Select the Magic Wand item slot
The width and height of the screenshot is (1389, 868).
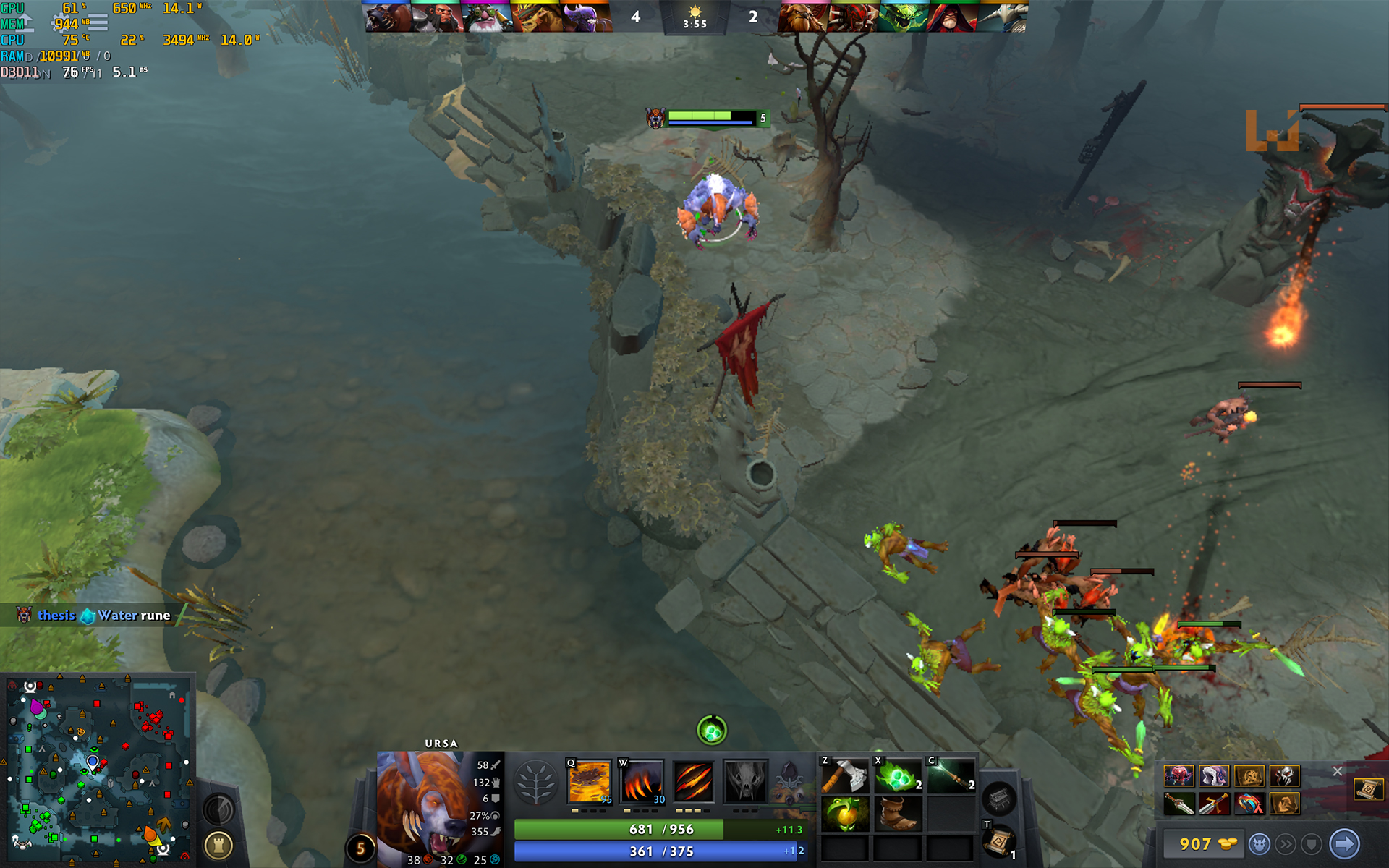pos(951,775)
